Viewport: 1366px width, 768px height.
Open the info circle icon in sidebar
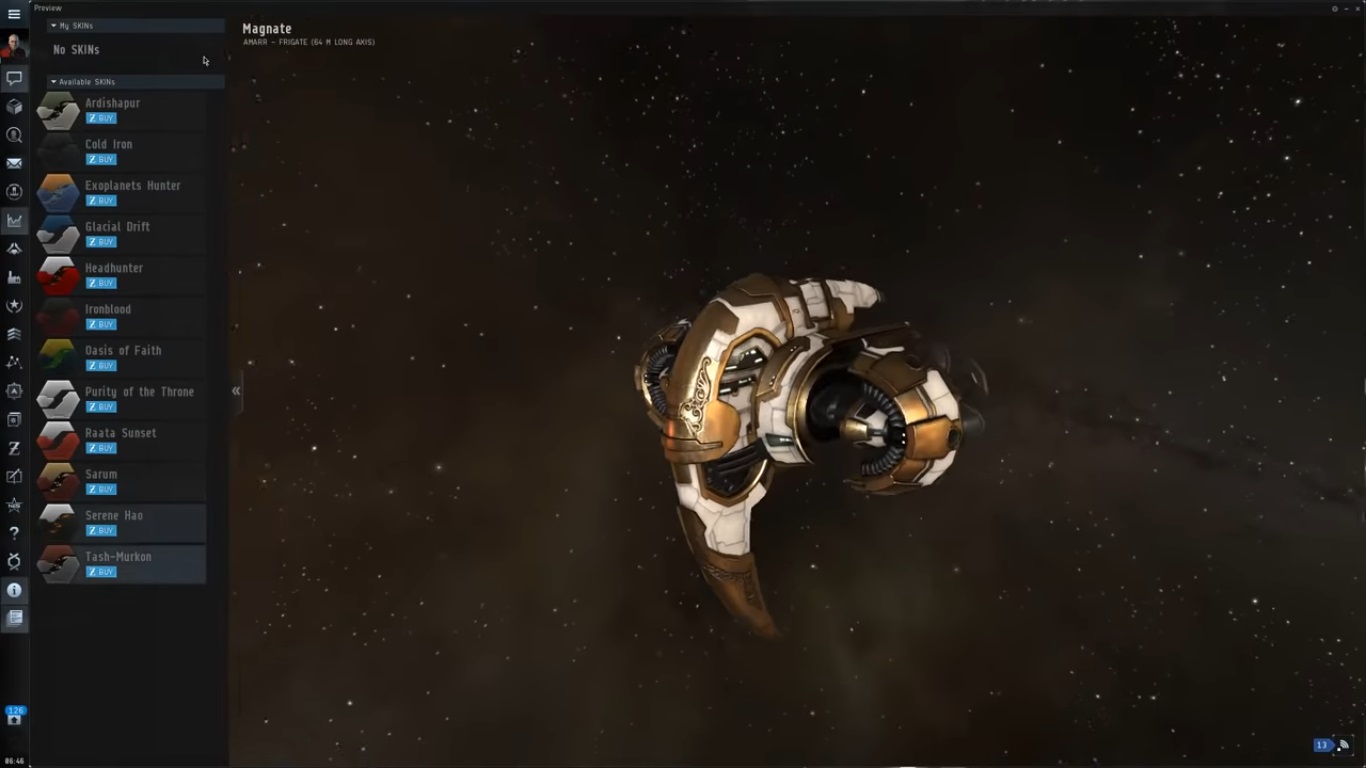tap(14, 590)
